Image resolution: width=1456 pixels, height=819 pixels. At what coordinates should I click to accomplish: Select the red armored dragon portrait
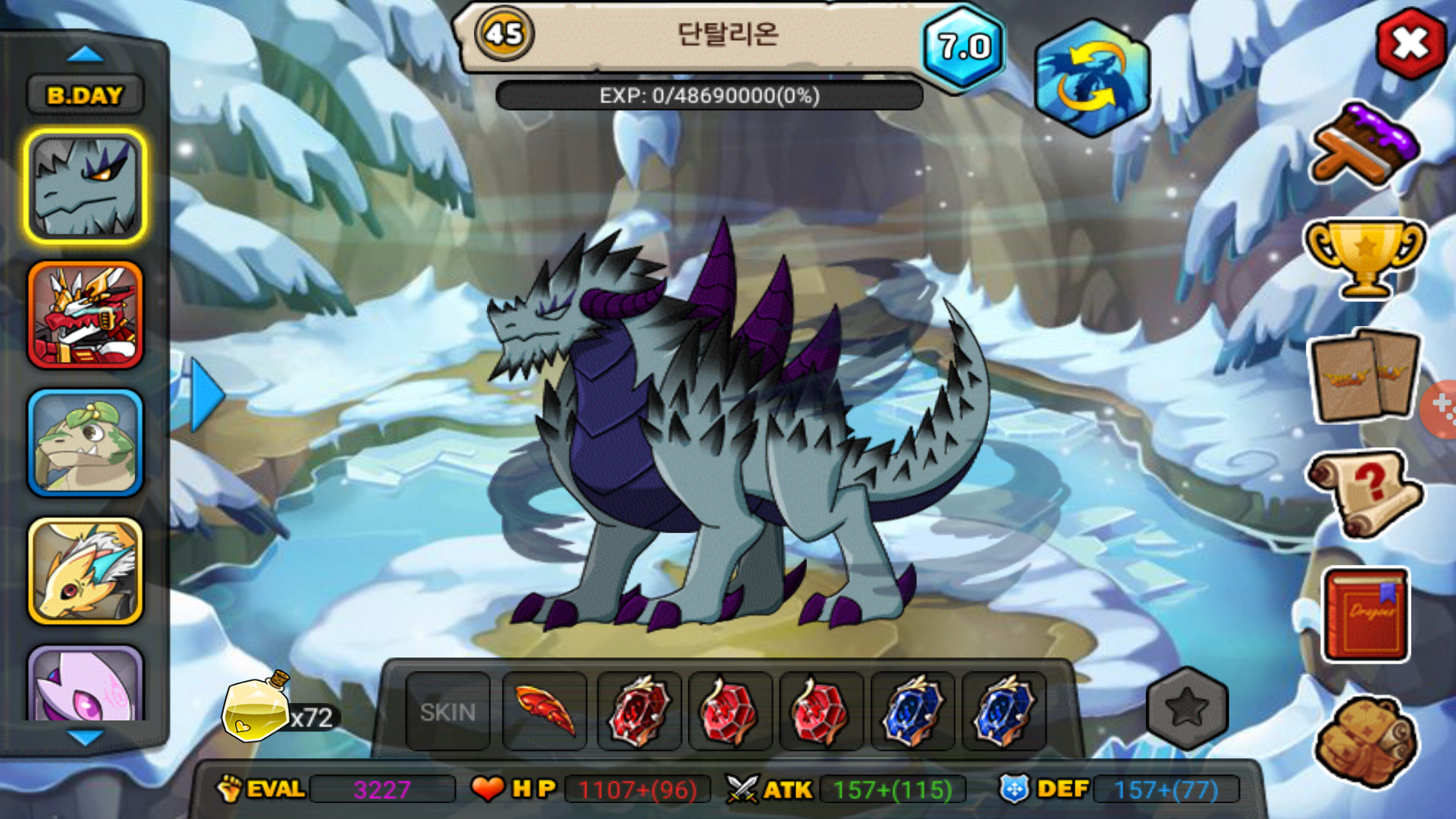tap(85, 315)
